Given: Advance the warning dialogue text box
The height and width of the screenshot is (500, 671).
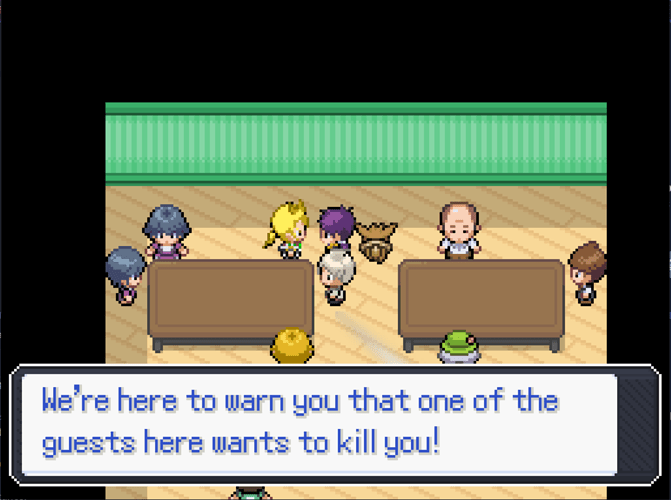Looking at the screenshot, I should (x=335, y=424).
